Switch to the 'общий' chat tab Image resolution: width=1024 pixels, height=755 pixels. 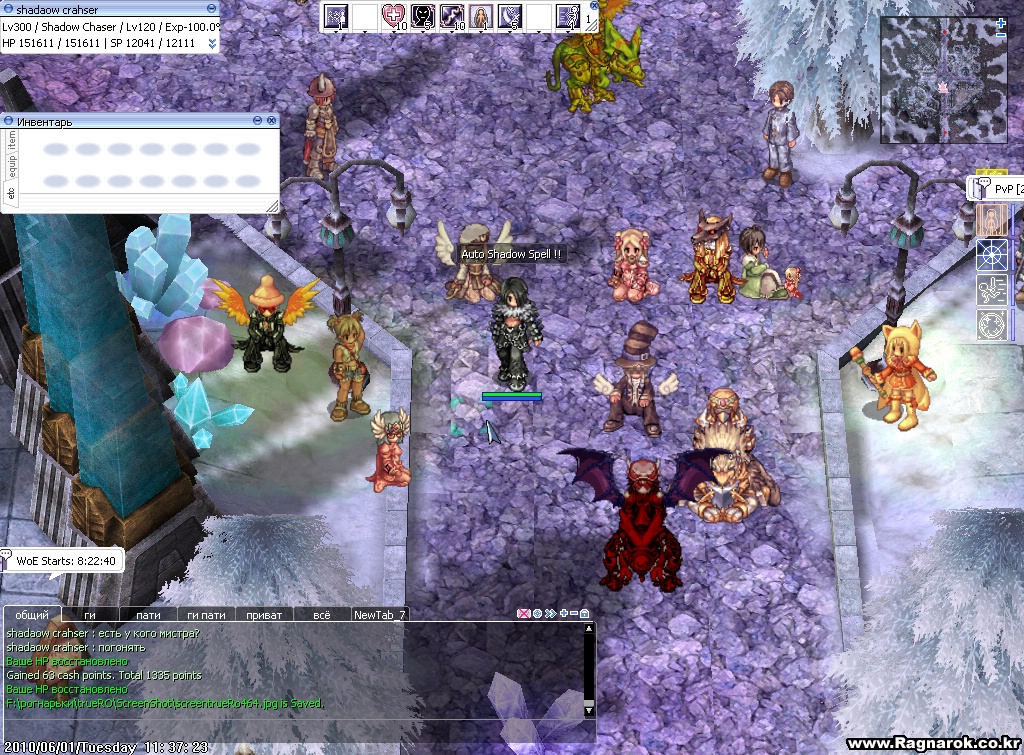tap(32, 615)
